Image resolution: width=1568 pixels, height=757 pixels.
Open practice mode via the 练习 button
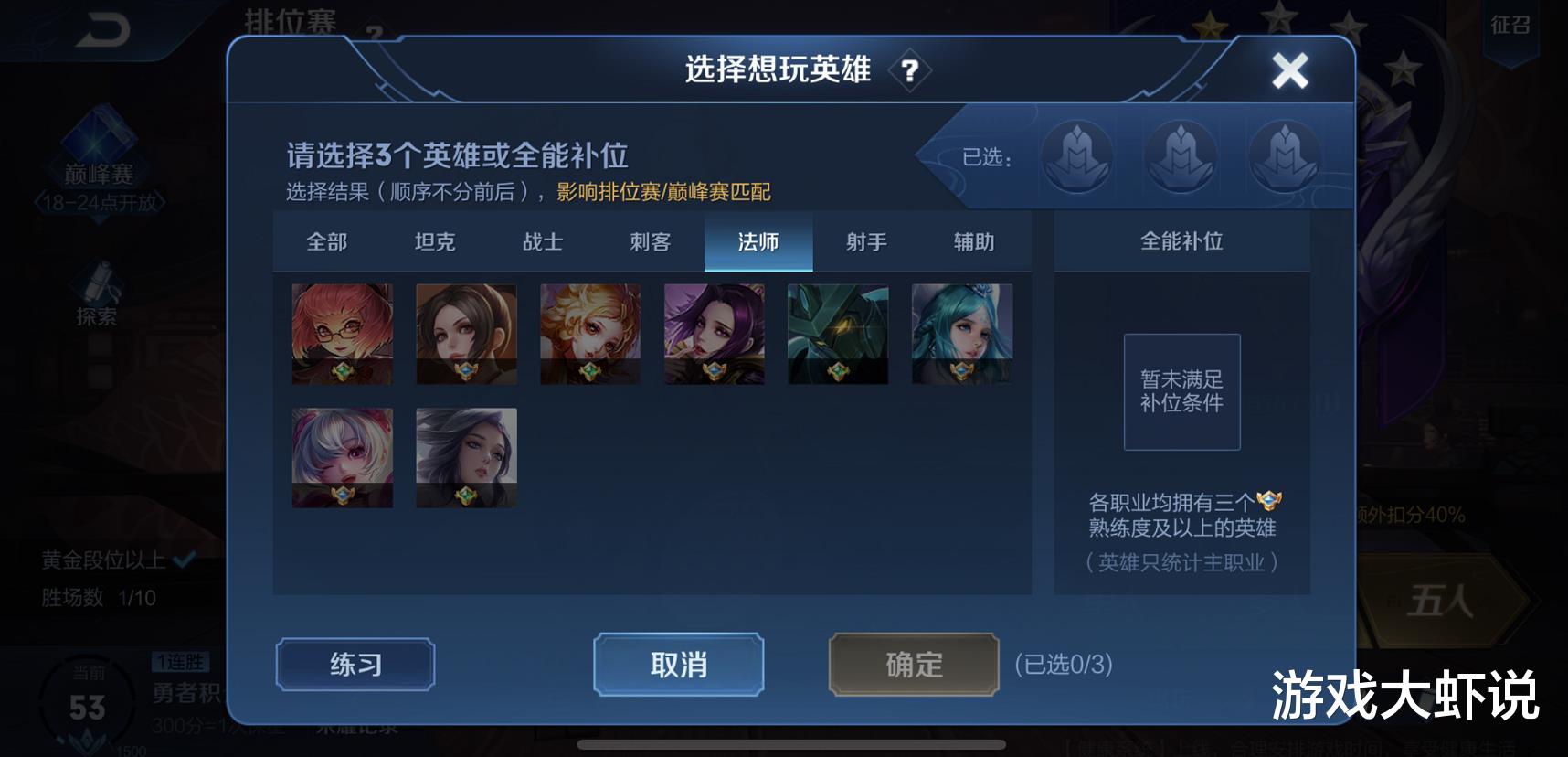click(355, 666)
